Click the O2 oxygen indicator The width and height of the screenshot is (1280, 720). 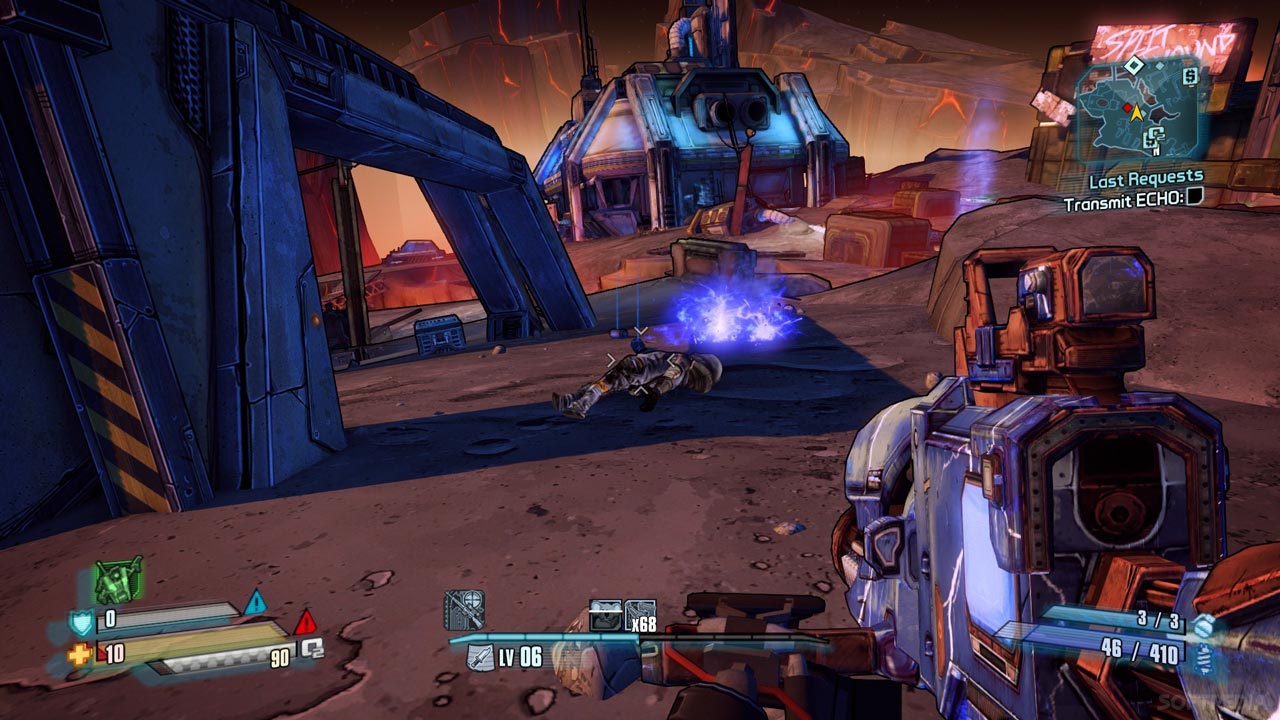coord(313,648)
